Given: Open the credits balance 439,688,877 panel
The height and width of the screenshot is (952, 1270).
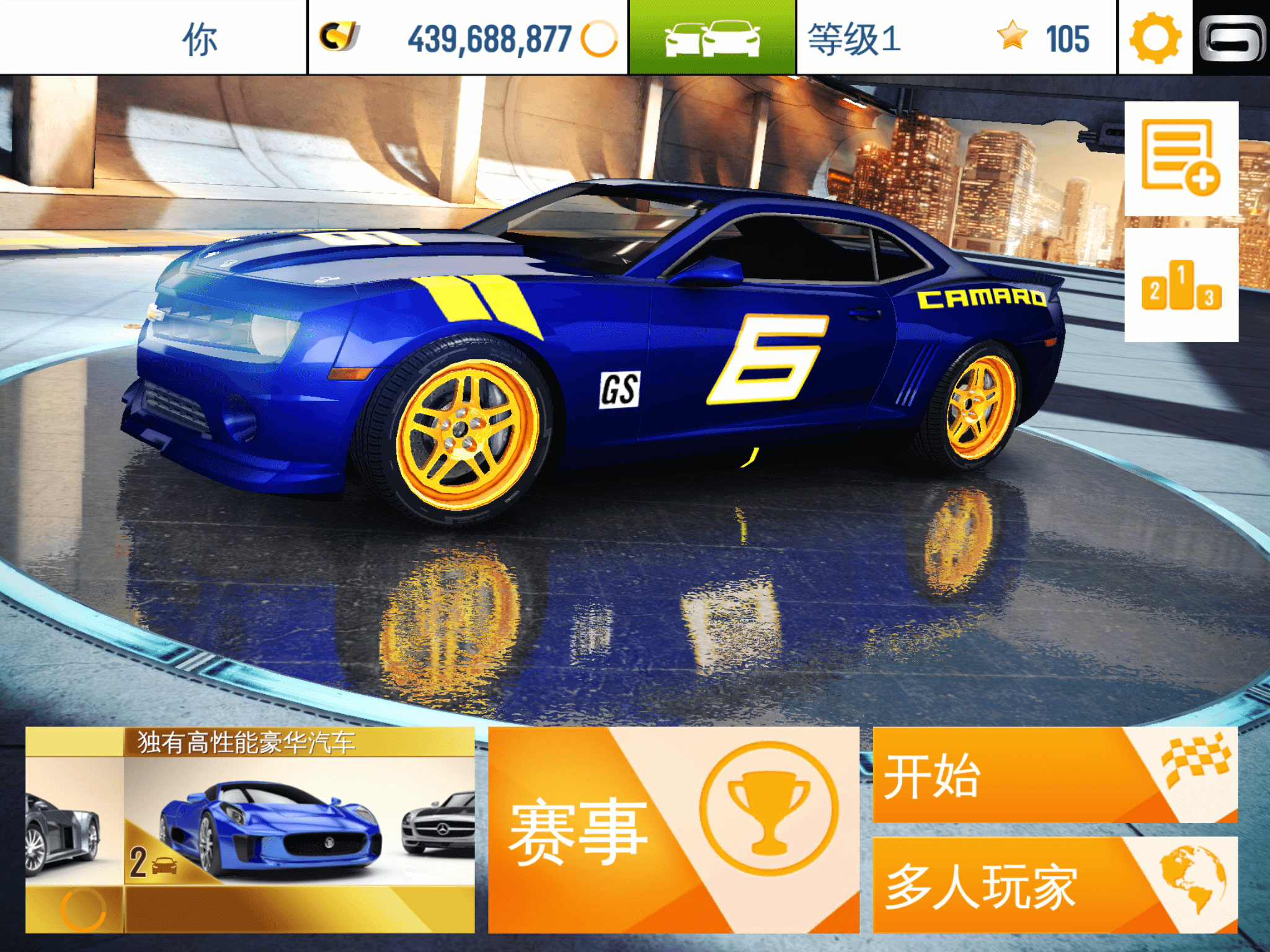Looking at the screenshot, I should [x=468, y=37].
